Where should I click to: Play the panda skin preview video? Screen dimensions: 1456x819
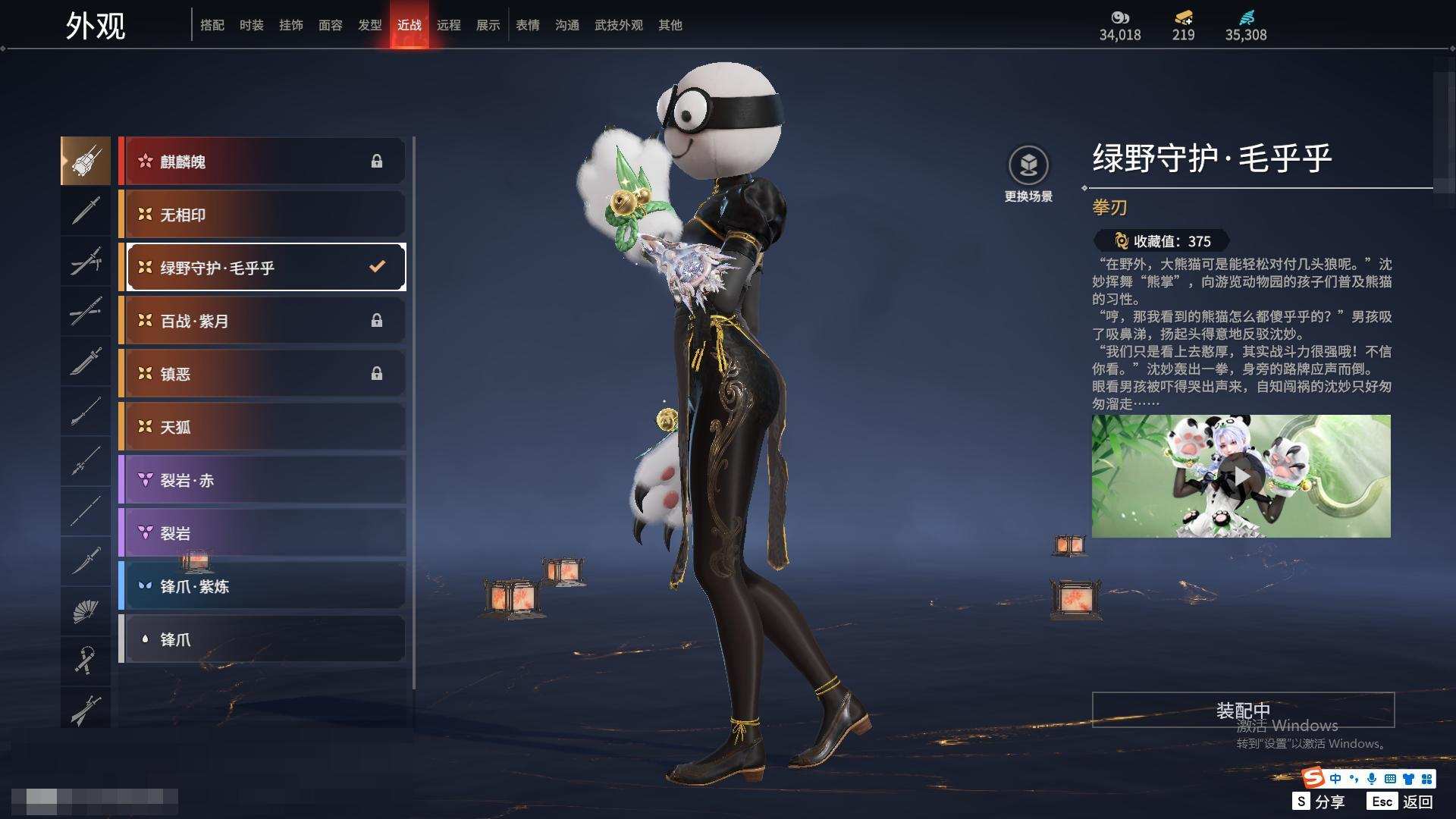pyautogui.click(x=1241, y=476)
